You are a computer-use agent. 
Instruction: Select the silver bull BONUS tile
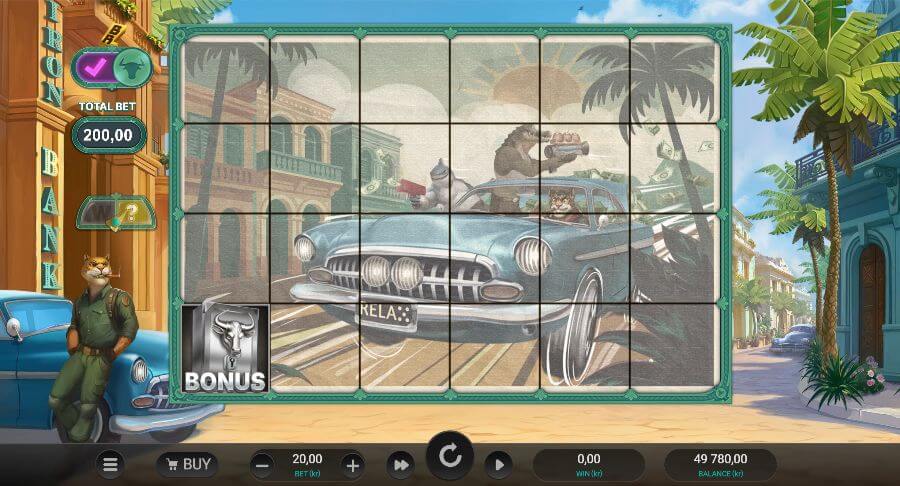(225, 348)
